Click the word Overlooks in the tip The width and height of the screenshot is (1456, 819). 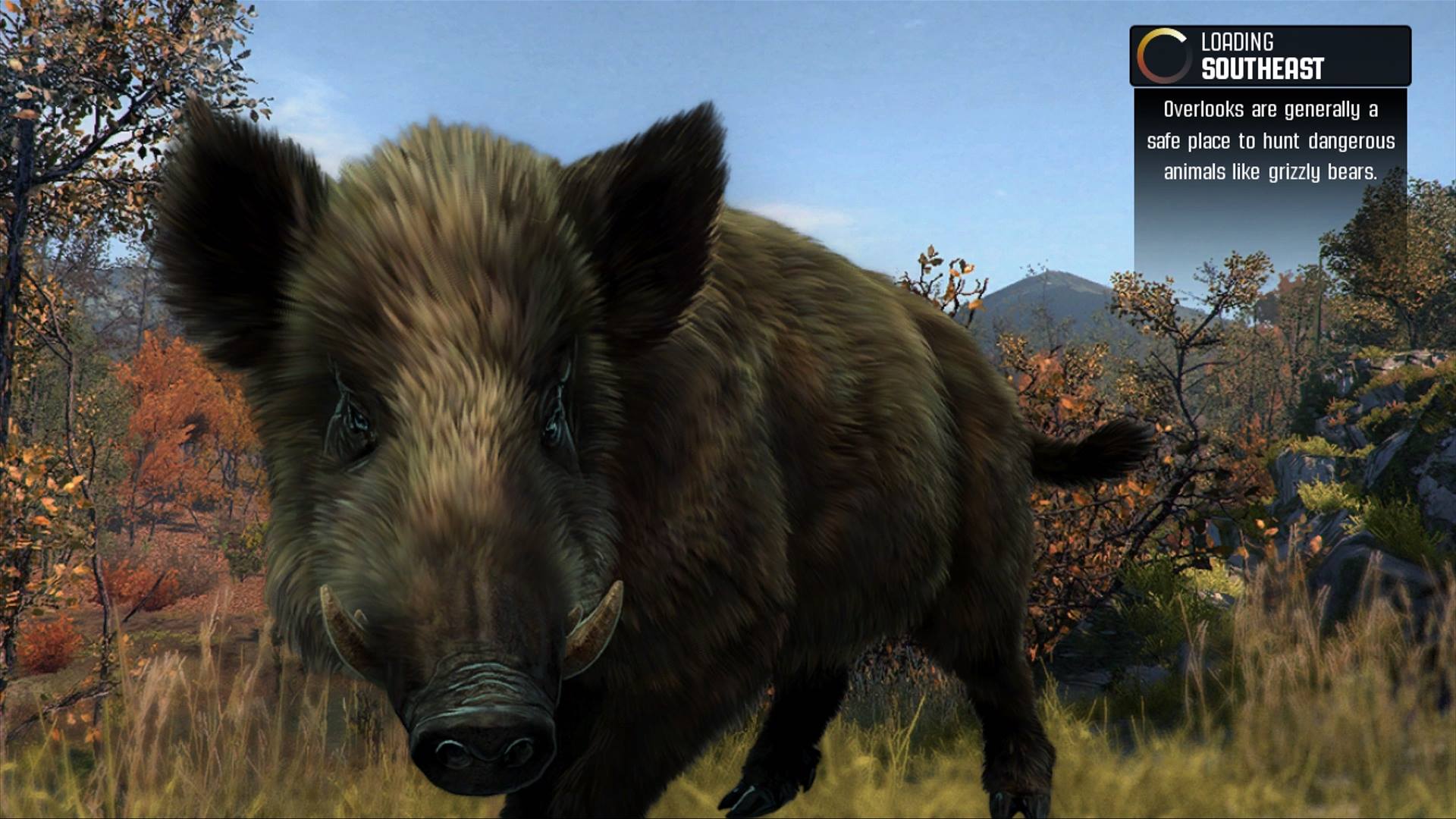tap(1199, 110)
